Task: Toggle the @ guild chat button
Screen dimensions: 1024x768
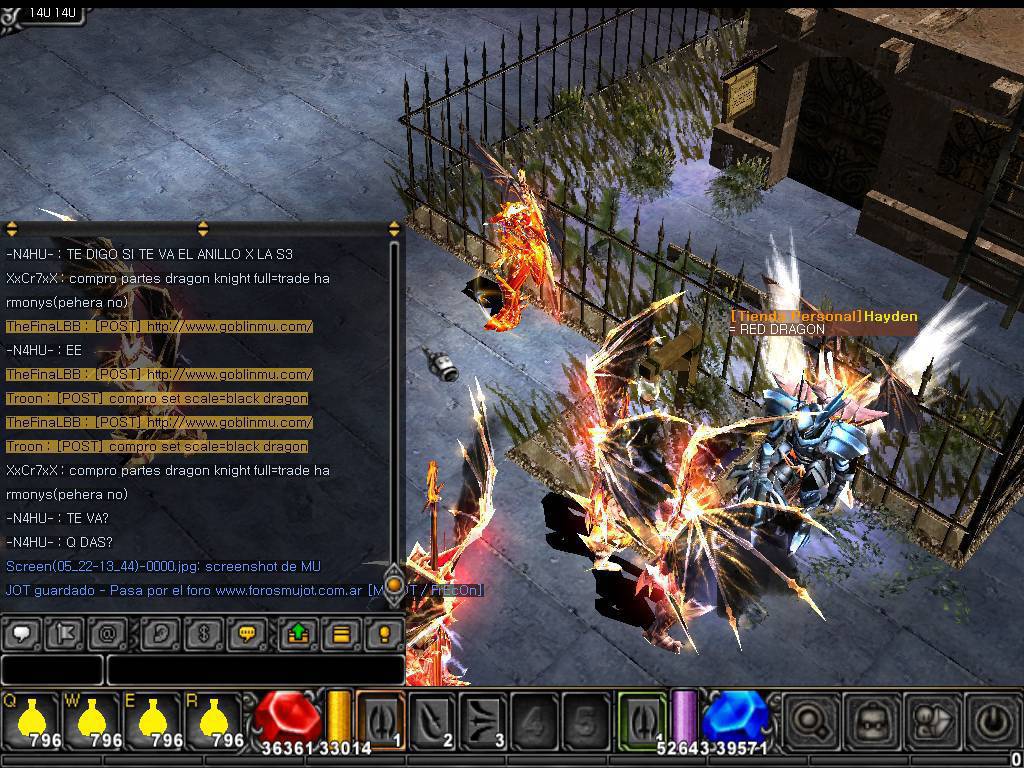Action: (x=107, y=634)
